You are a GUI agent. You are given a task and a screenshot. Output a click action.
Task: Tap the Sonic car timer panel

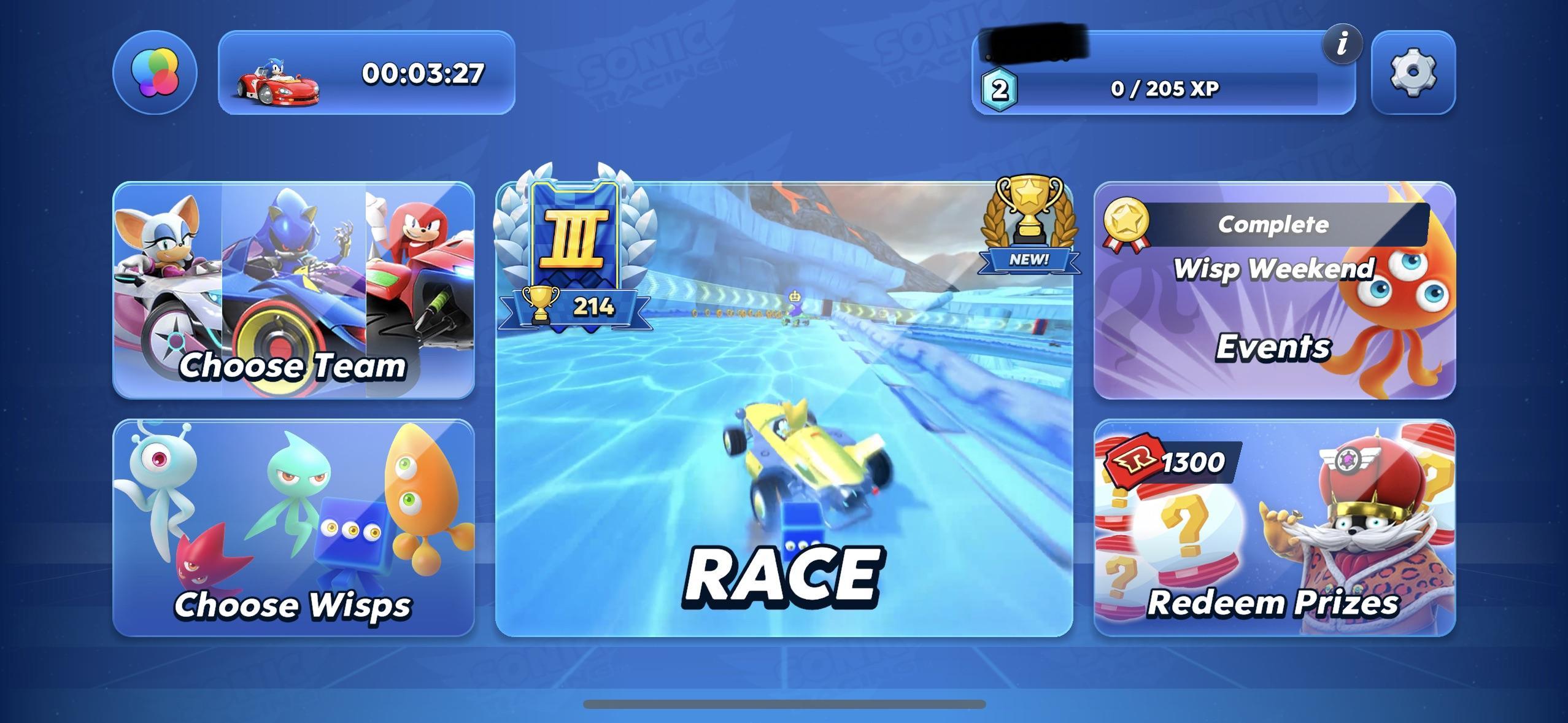pyautogui.click(x=366, y=75)
